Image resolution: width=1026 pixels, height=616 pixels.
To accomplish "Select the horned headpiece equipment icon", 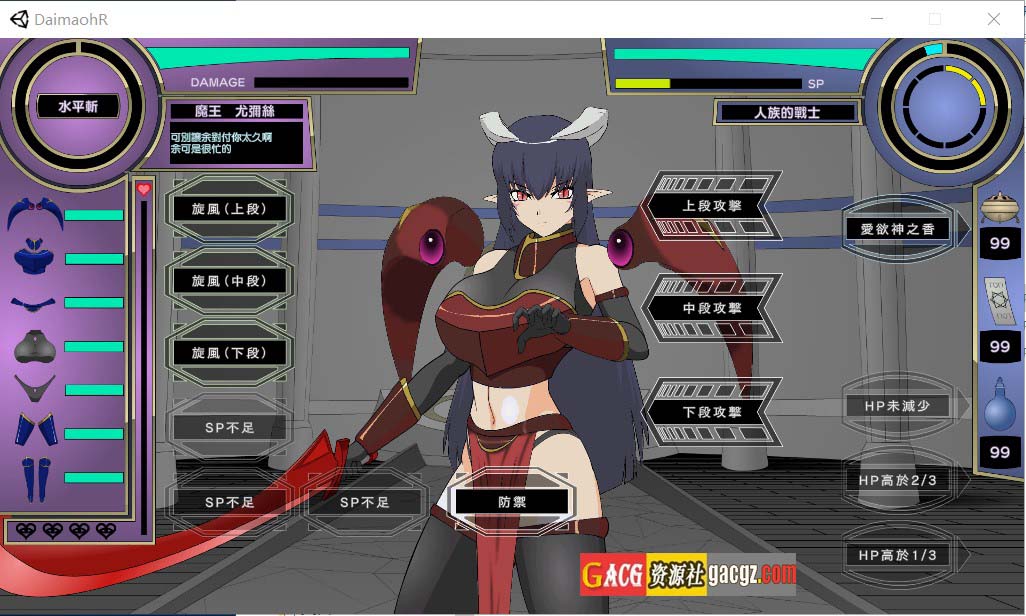I will pyautogui.click(x=35, y=214).
